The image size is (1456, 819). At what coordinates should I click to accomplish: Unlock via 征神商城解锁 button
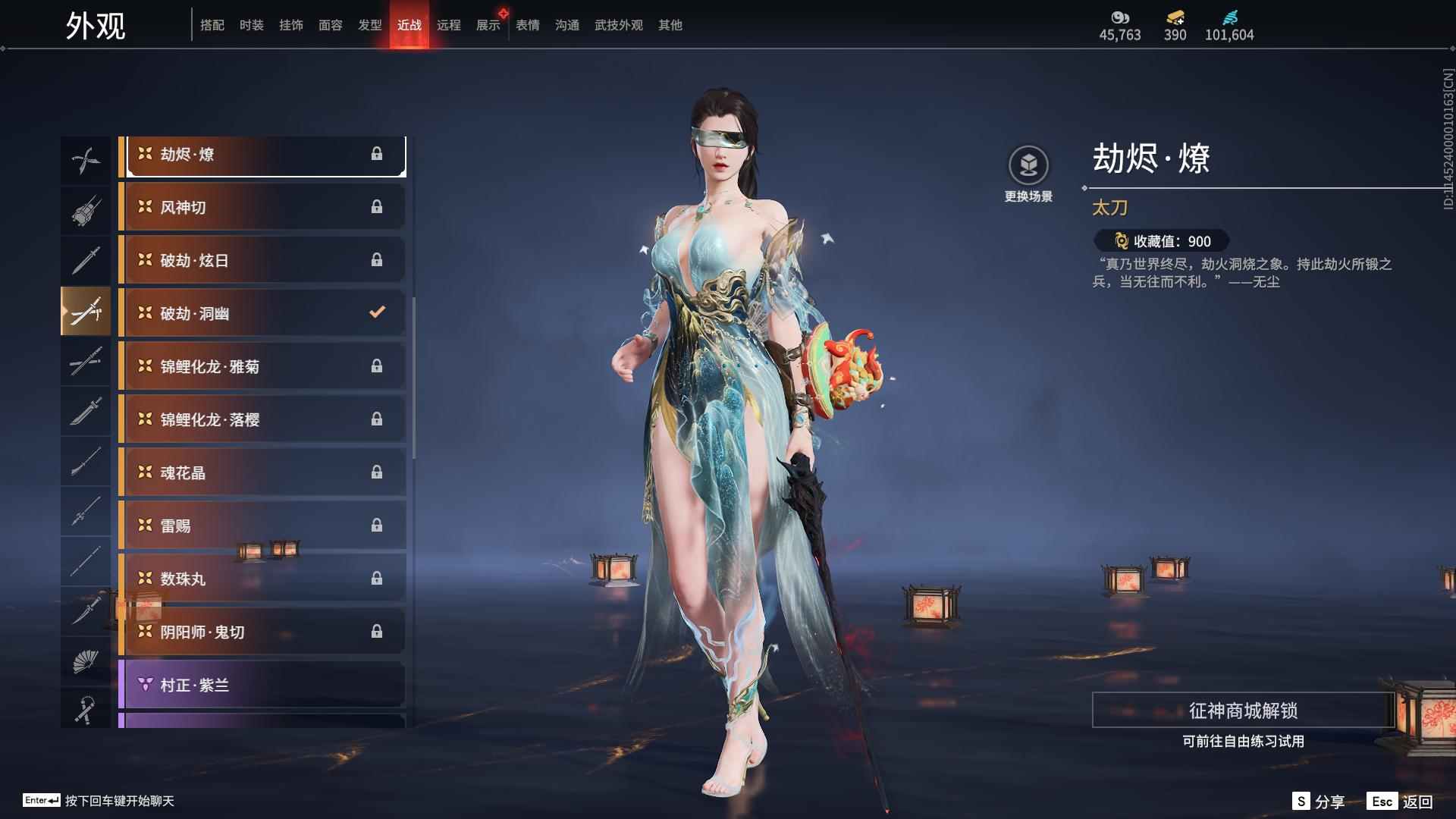[1242, 711]
